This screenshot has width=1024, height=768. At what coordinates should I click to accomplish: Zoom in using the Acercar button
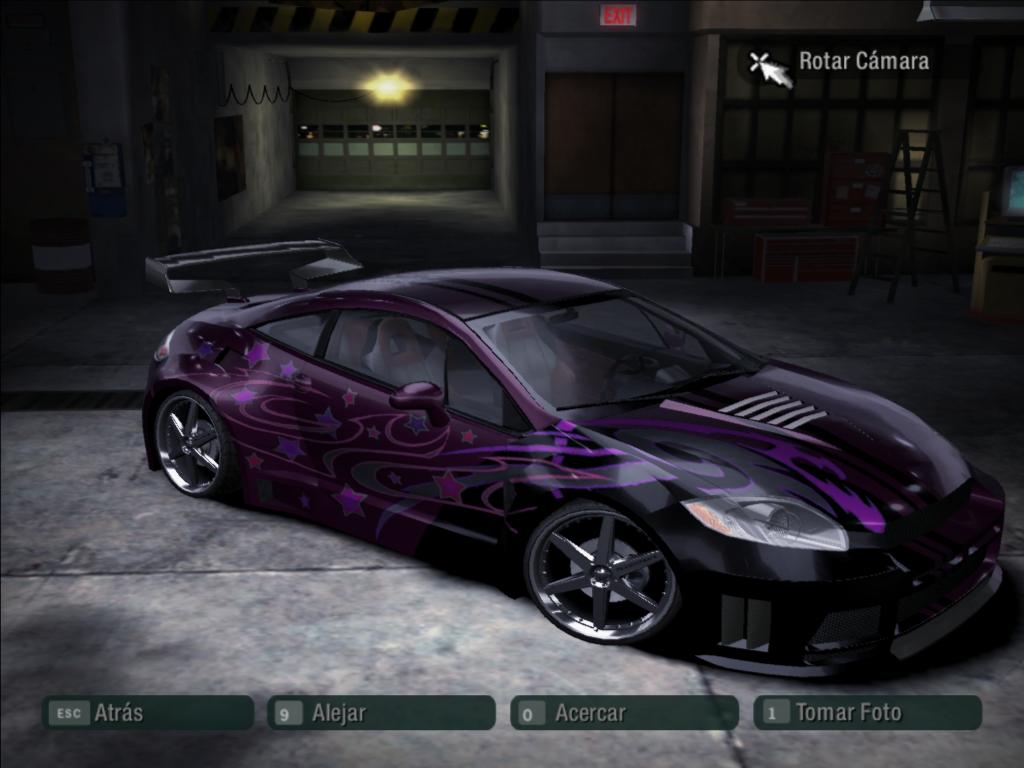(624, 713)
